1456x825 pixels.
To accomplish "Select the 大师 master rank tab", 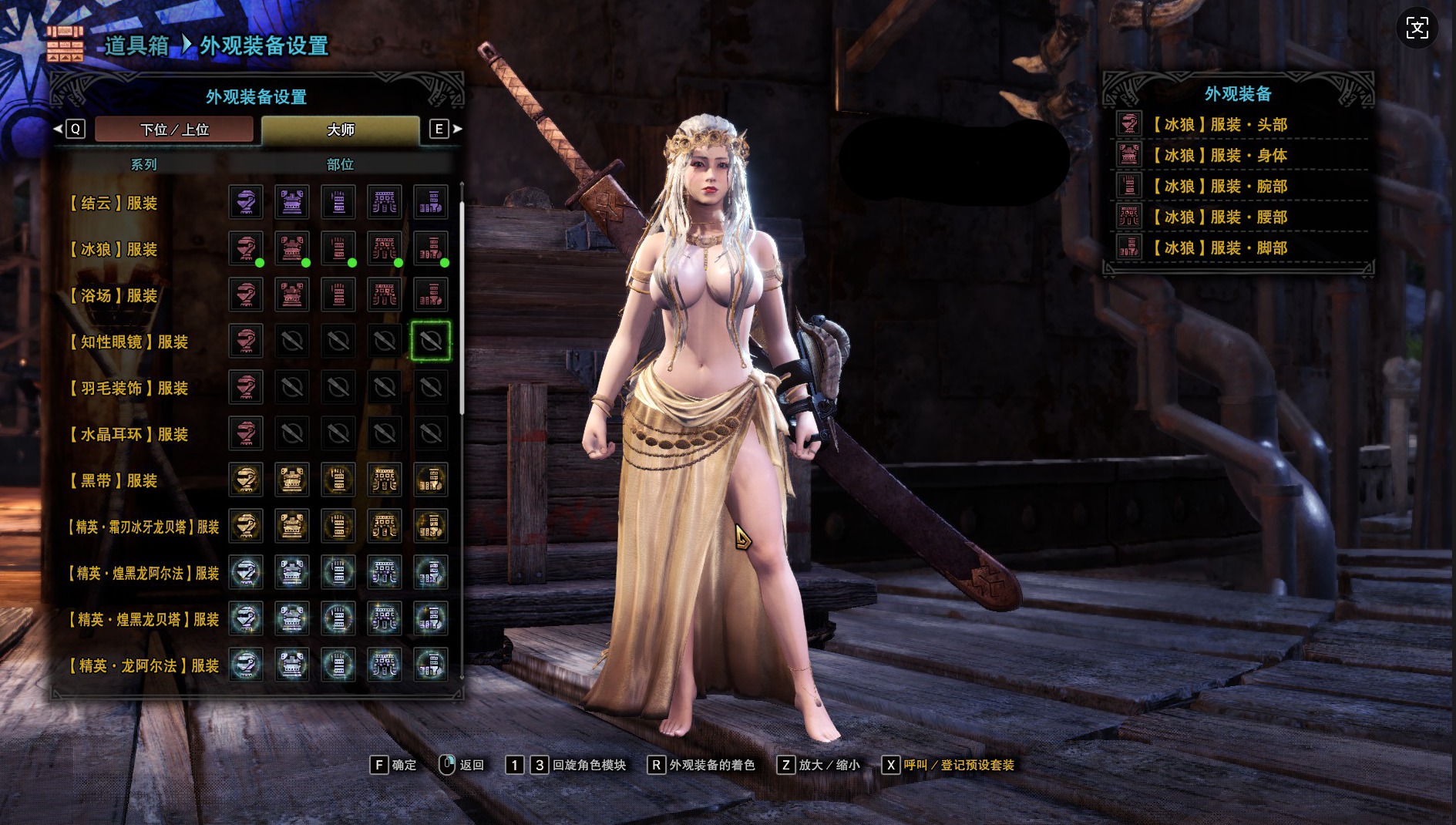I will (x=340, y=130).
